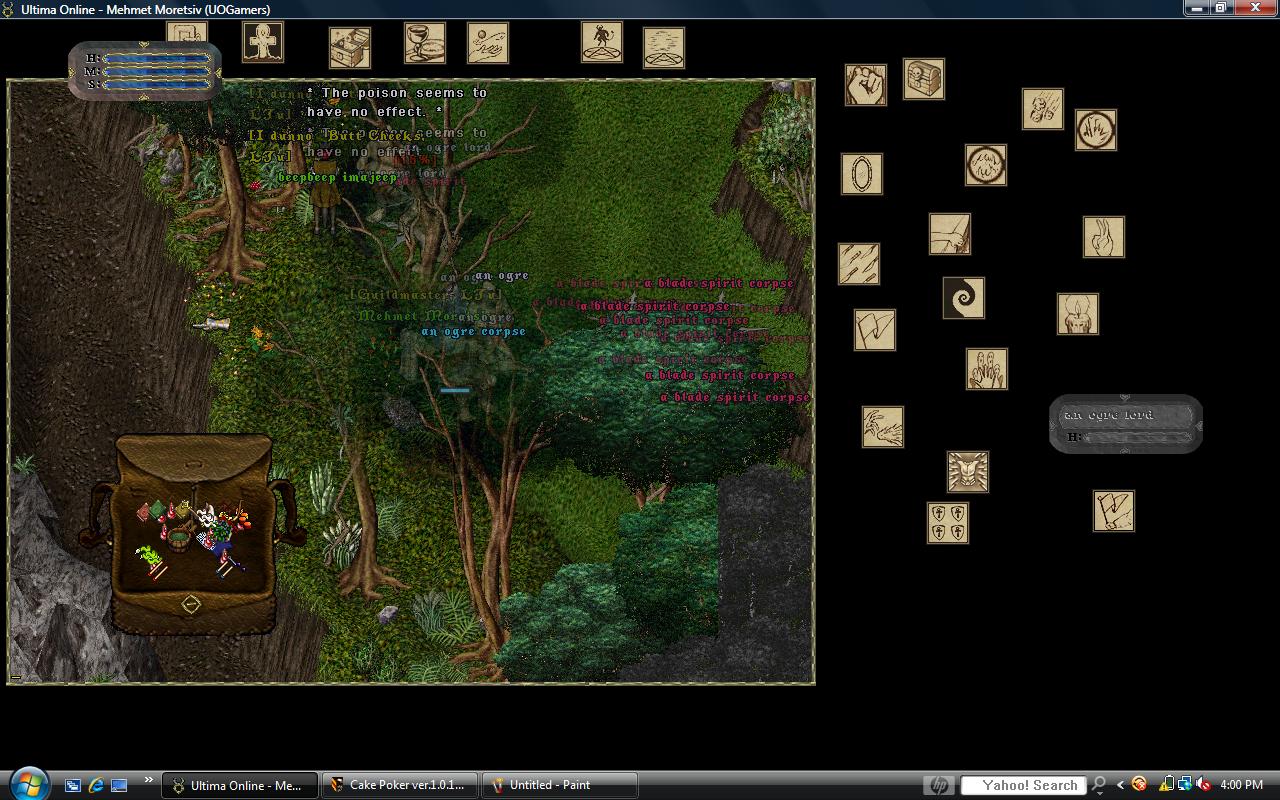
Task: Cast the demon-in-pentagram summon spell
Action: [x=602, y=42]
